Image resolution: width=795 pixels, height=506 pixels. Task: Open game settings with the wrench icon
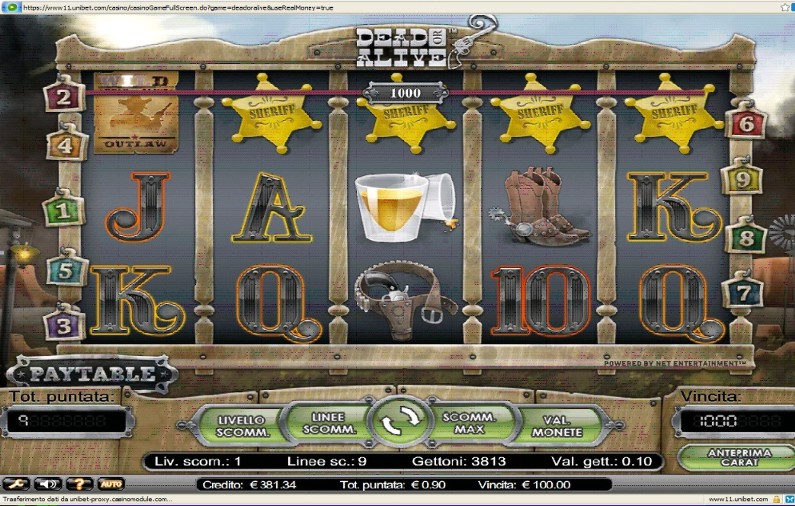point(15,484)
